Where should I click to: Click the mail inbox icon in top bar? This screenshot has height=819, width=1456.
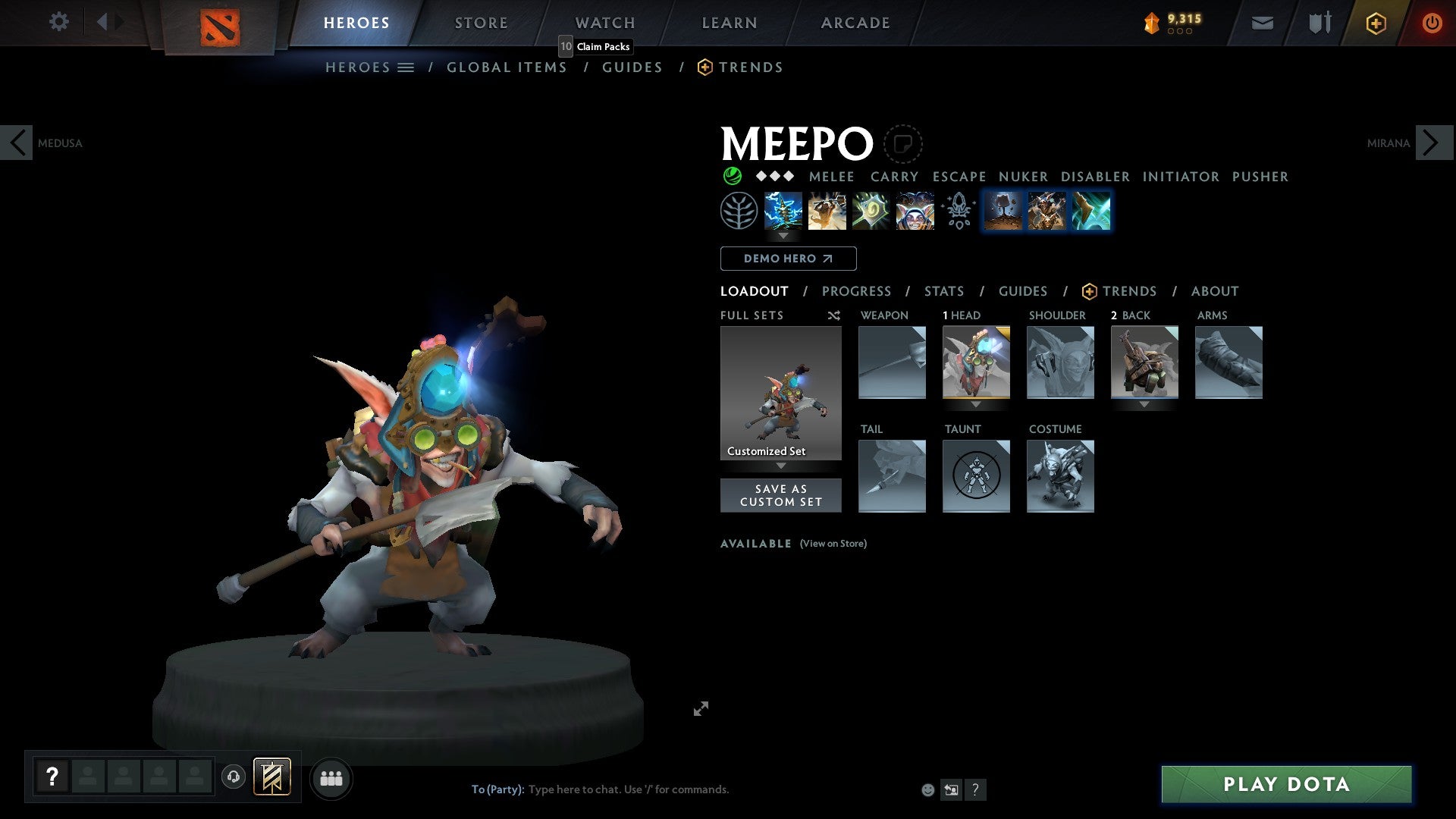click(x=1262, y=23)
